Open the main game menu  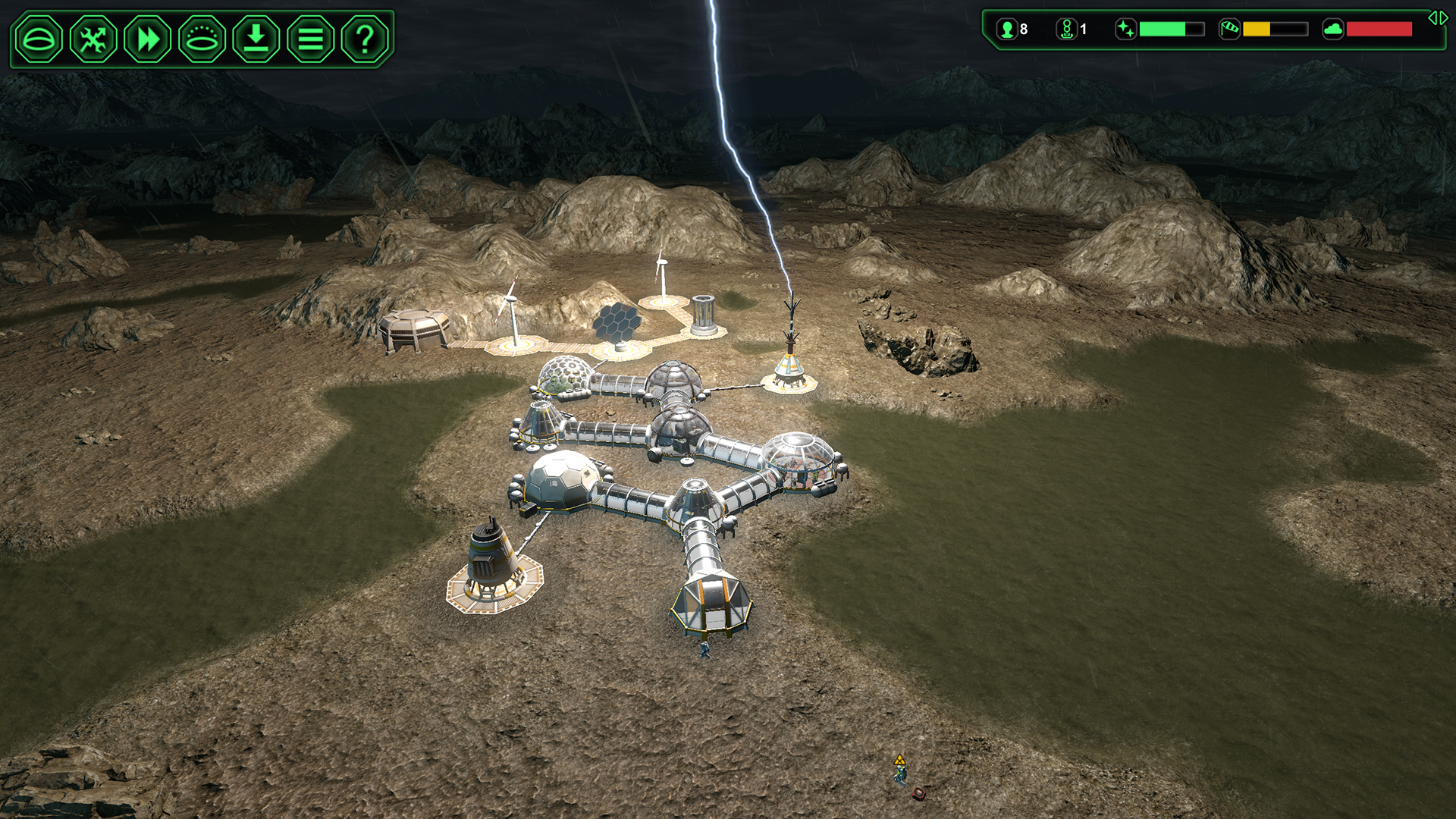[310, 38]
